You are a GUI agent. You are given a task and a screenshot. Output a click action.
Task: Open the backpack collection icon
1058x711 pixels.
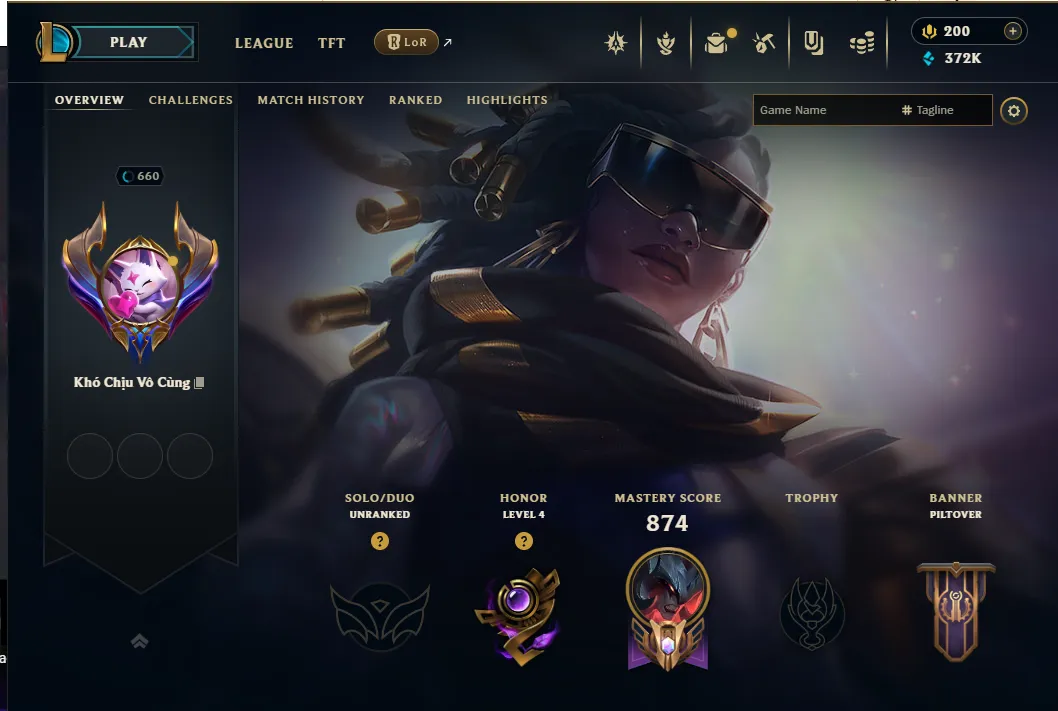click(x=716, y=43)
